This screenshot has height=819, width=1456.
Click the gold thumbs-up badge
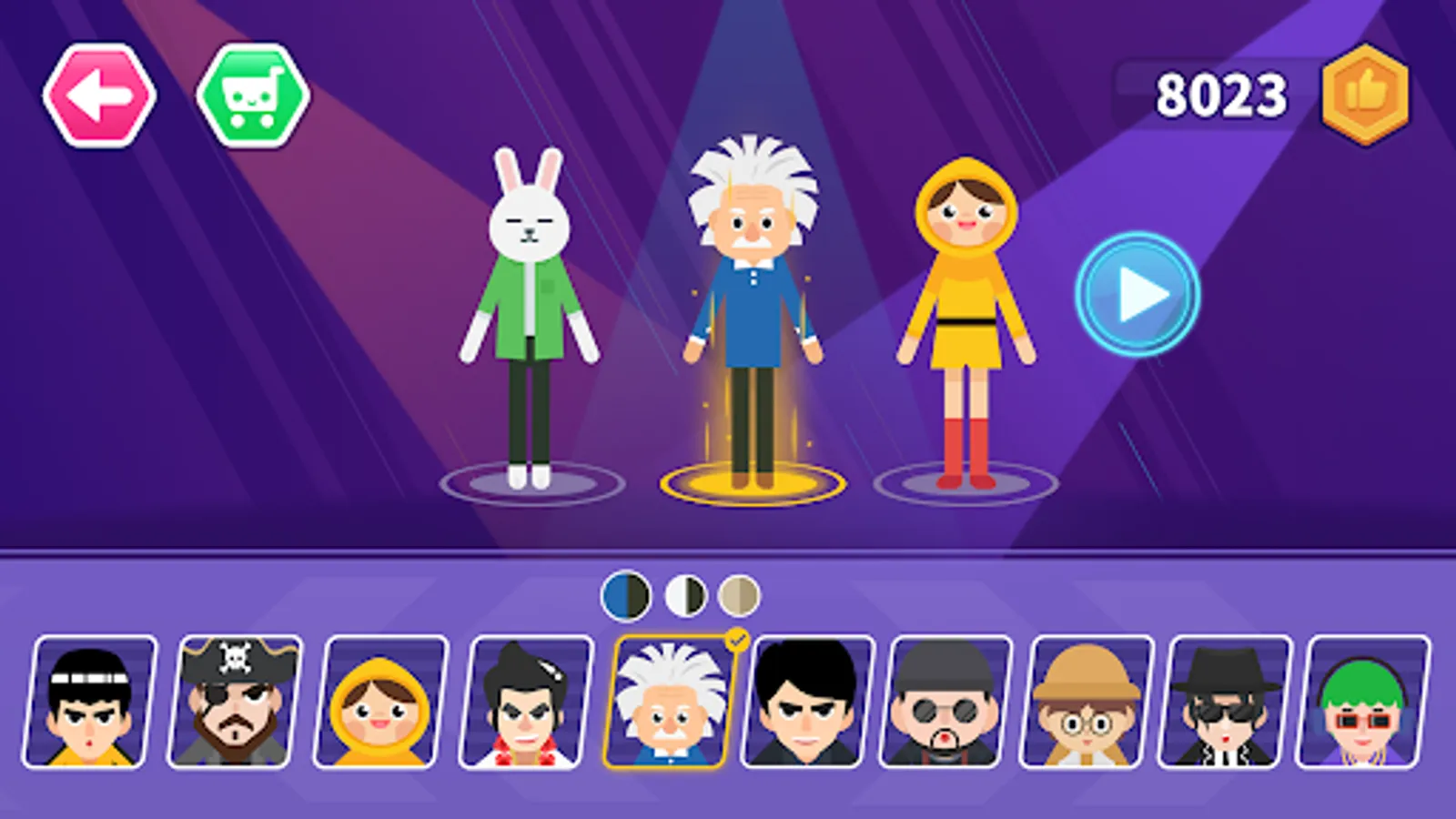point(1366,91)
